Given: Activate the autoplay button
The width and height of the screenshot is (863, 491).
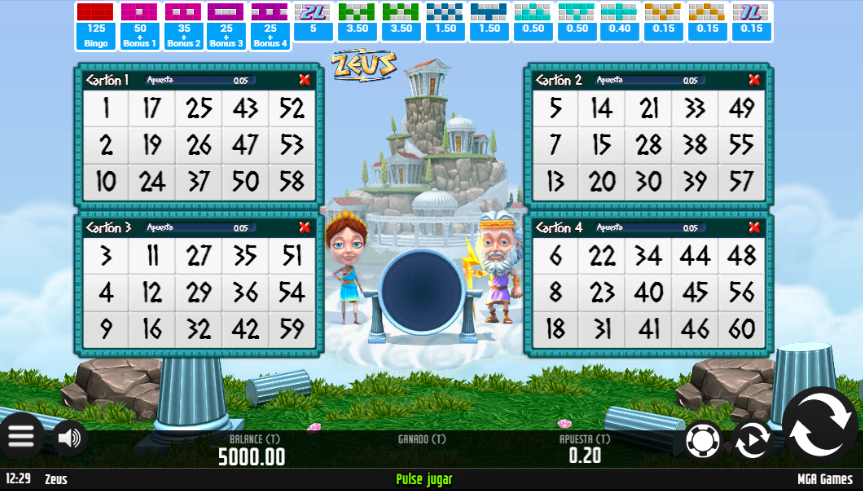Looking at the screenshot, I should click(x=751, y=440).
